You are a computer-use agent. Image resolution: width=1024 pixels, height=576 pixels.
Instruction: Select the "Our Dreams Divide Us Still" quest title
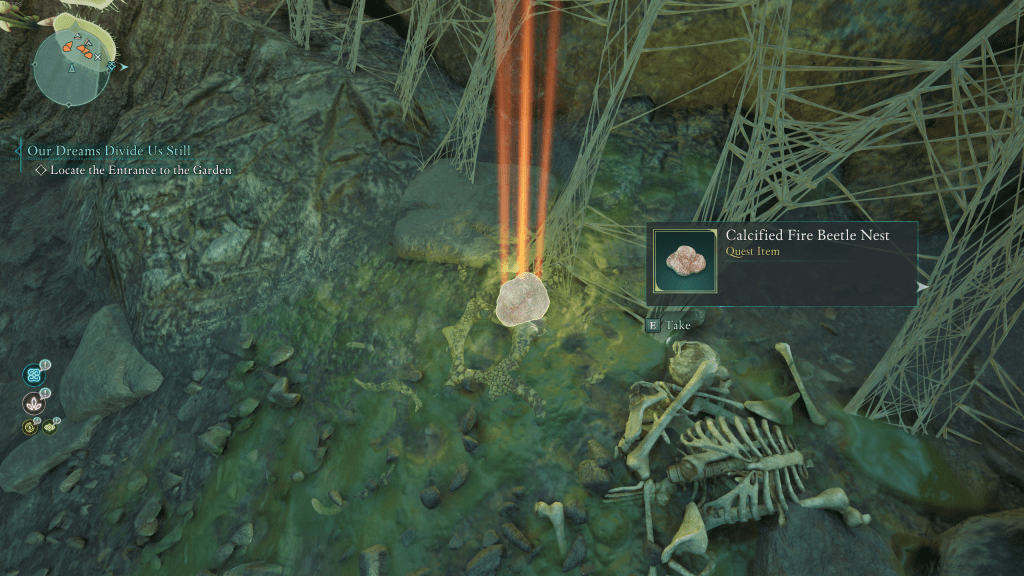point(109,150)
